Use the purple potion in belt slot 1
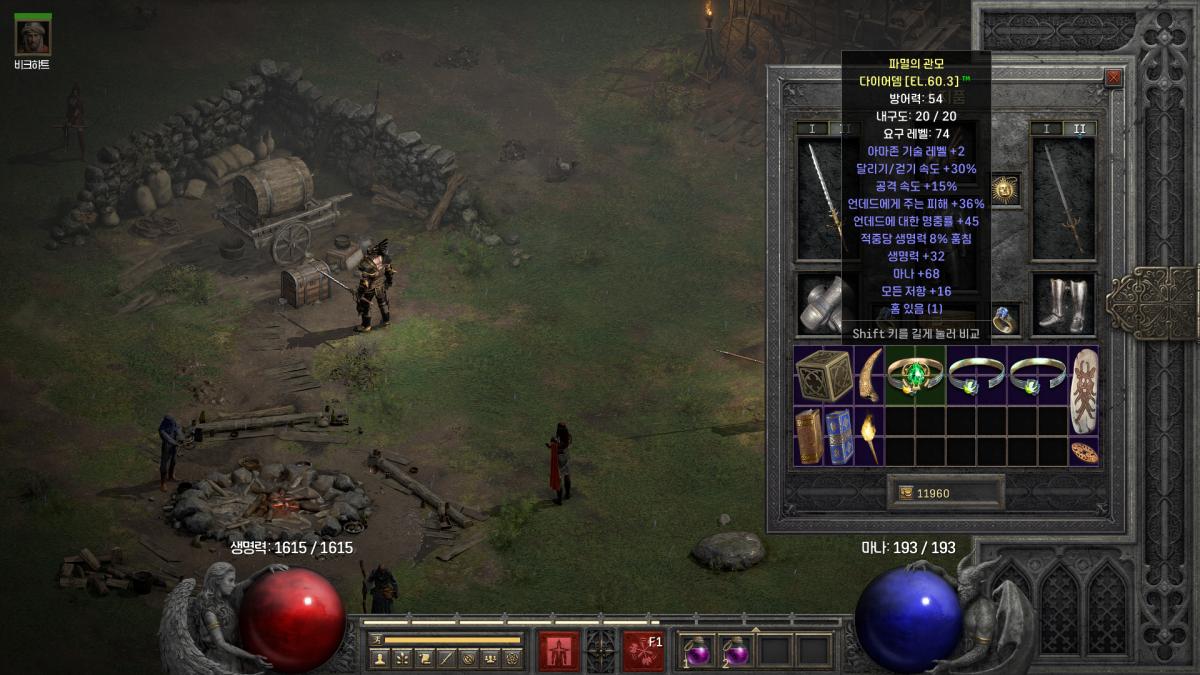 point(696,650)
